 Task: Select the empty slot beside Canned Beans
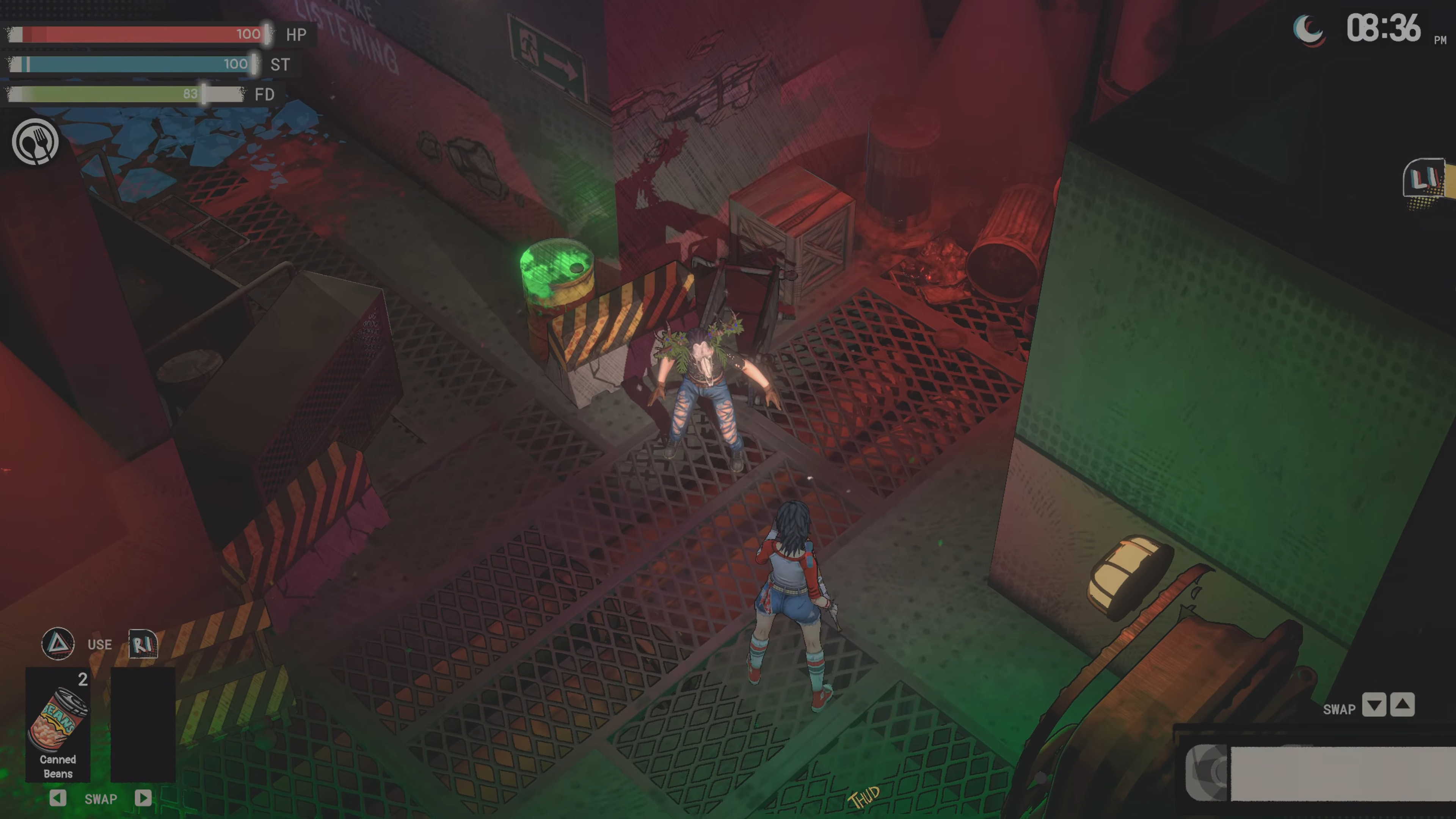(143, 725)
